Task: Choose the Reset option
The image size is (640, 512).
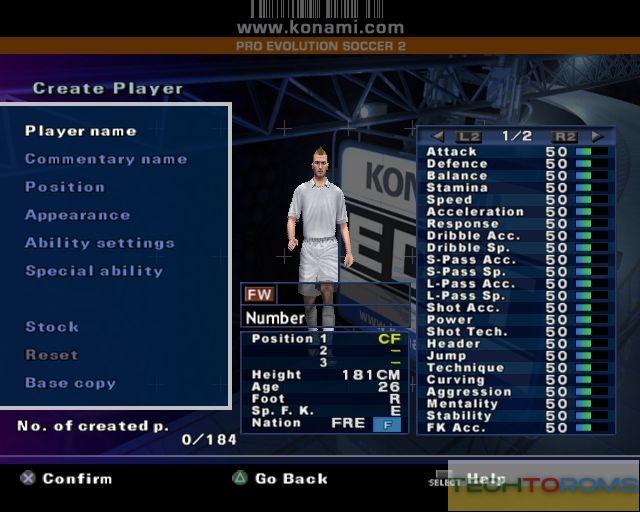Action: tap(52, 355)
